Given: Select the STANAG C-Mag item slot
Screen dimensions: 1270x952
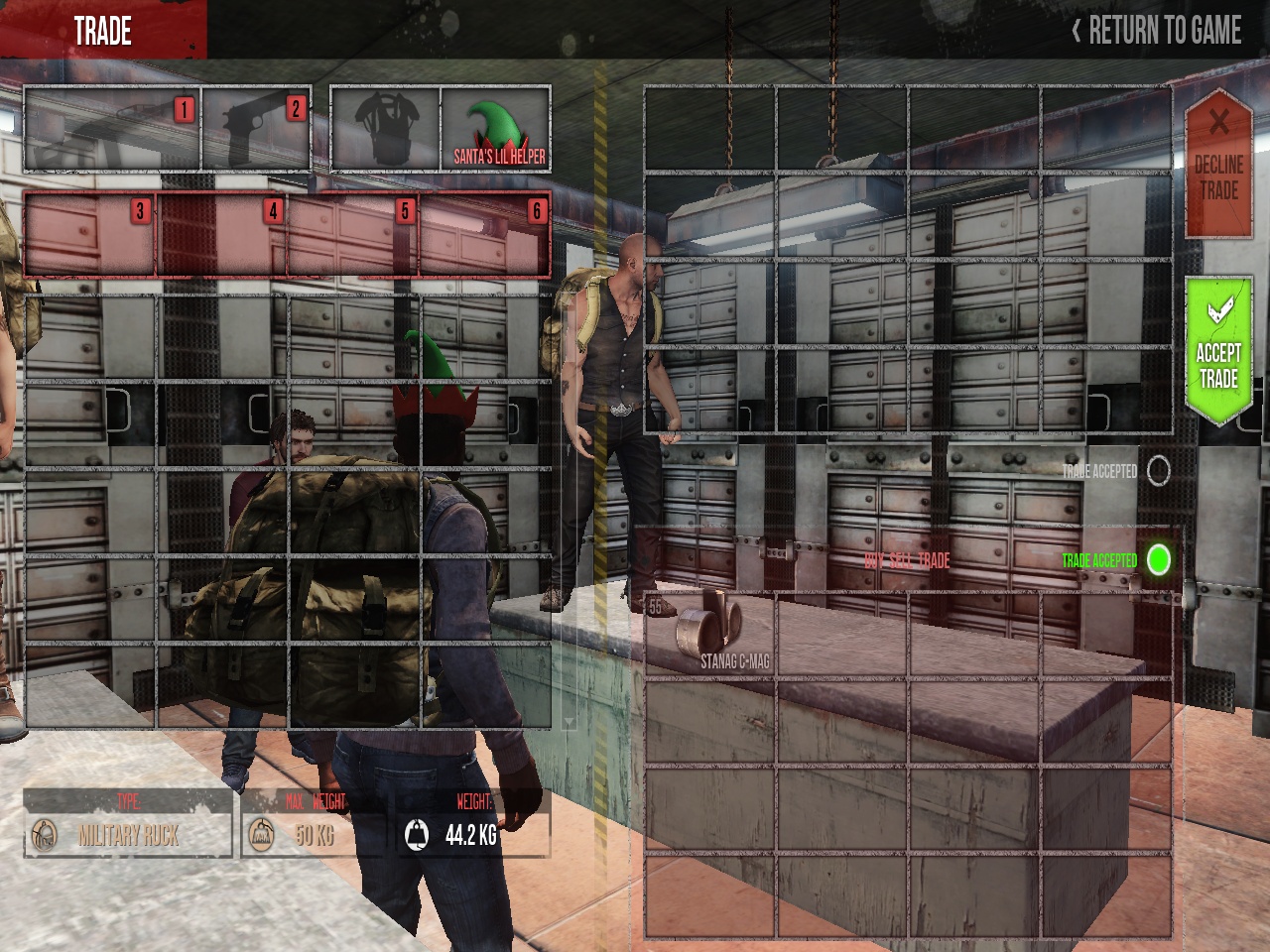Looking at the screenshot, I should click(x=710, y=635).
